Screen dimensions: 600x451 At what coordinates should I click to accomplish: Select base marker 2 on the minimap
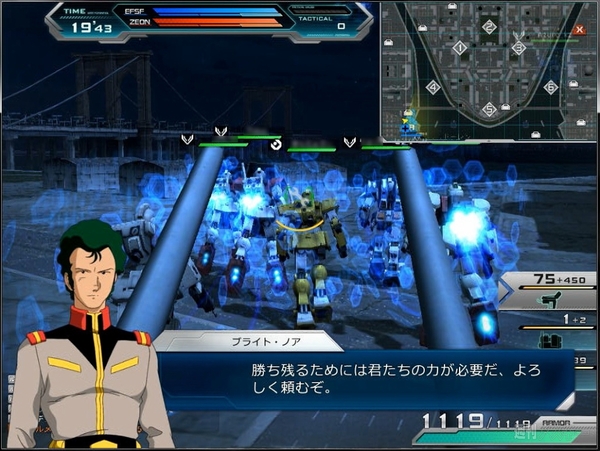[489, 27]
